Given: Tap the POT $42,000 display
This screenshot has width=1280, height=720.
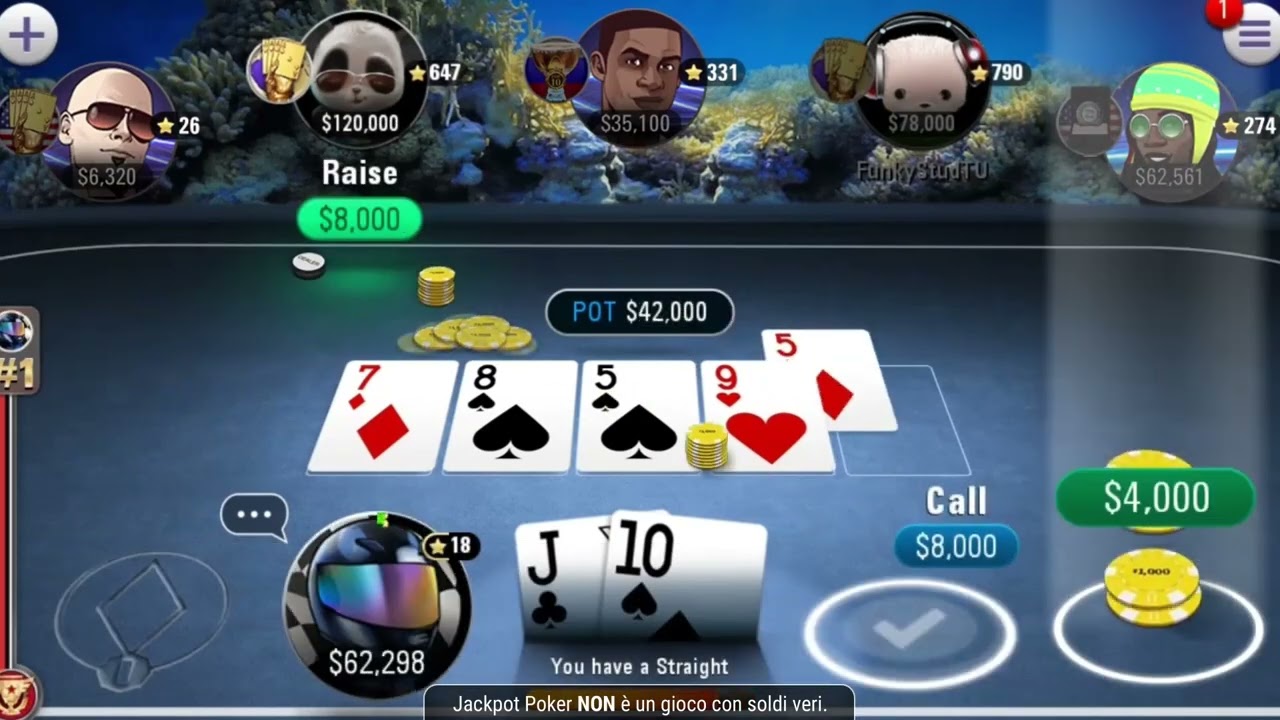Looking at the screenshot, I should click(640, 312).
